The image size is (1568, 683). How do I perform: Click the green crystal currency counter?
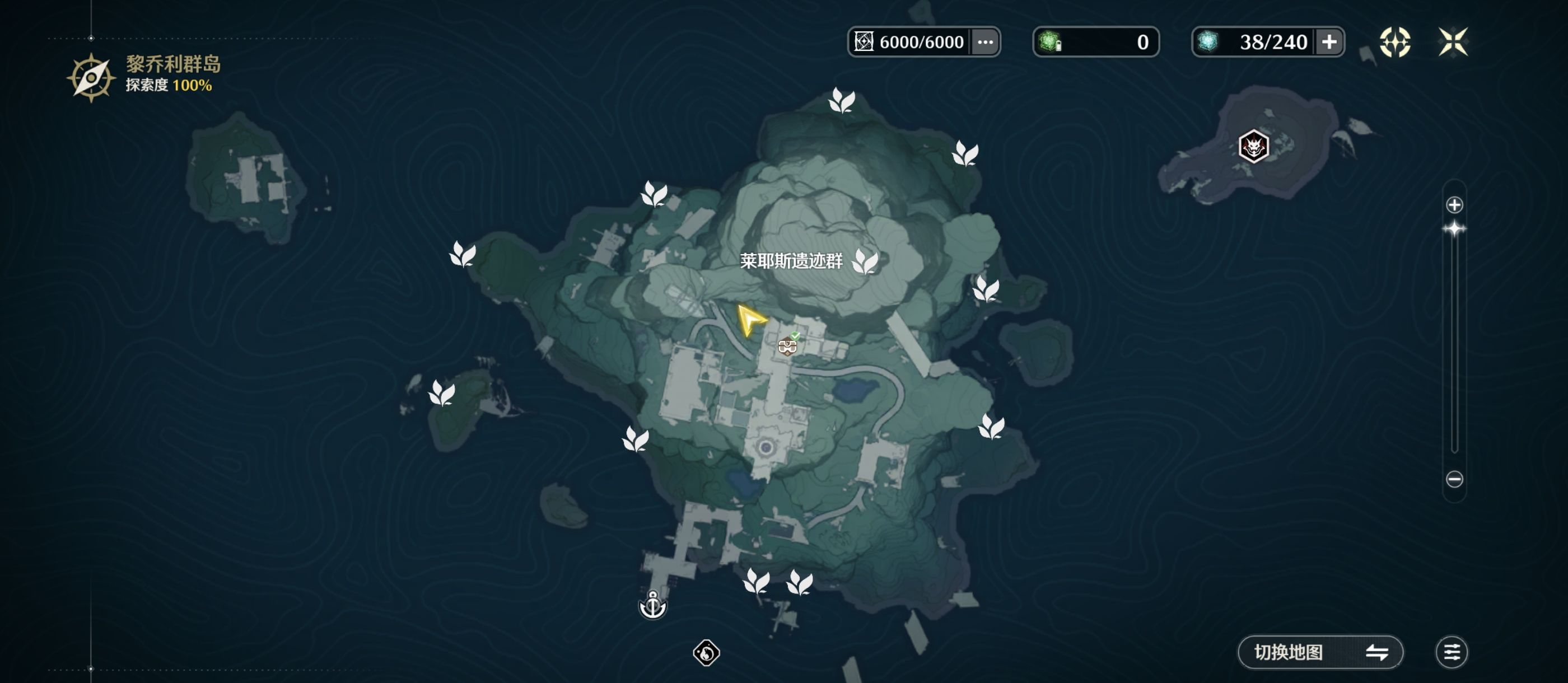1096,42
